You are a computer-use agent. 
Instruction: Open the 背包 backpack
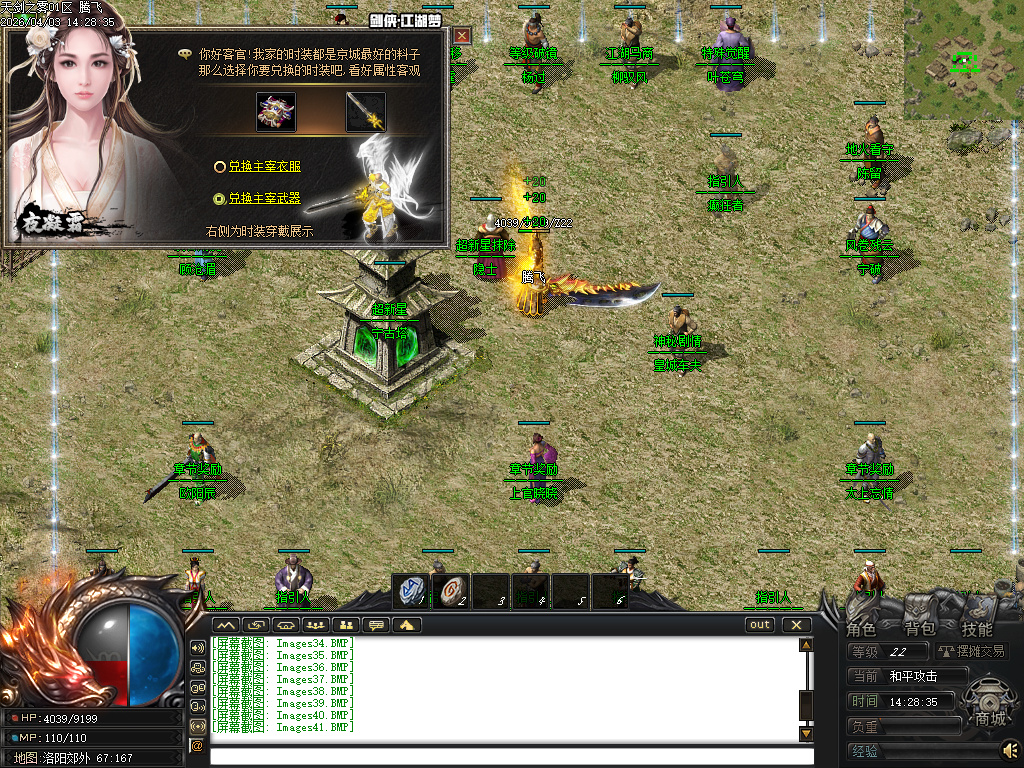(919, 629)
